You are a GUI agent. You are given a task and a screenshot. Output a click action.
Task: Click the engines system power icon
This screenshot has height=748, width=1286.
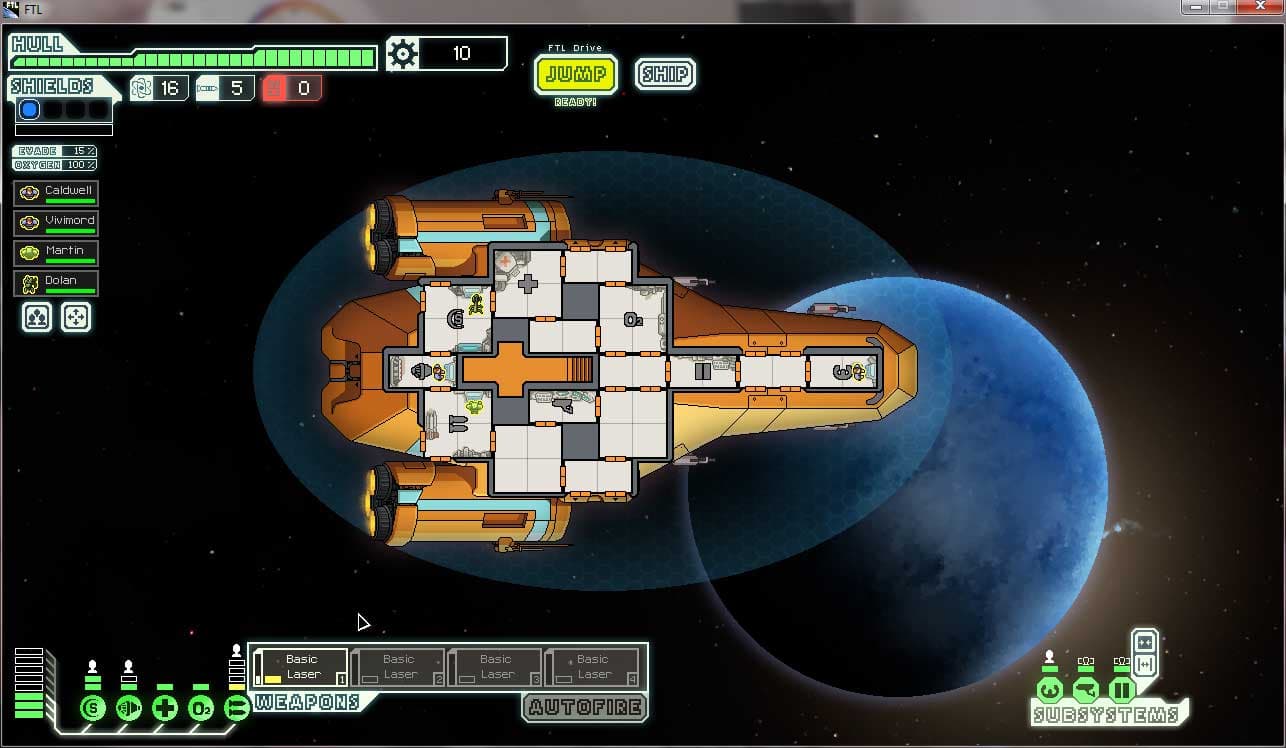pos(129,709)
